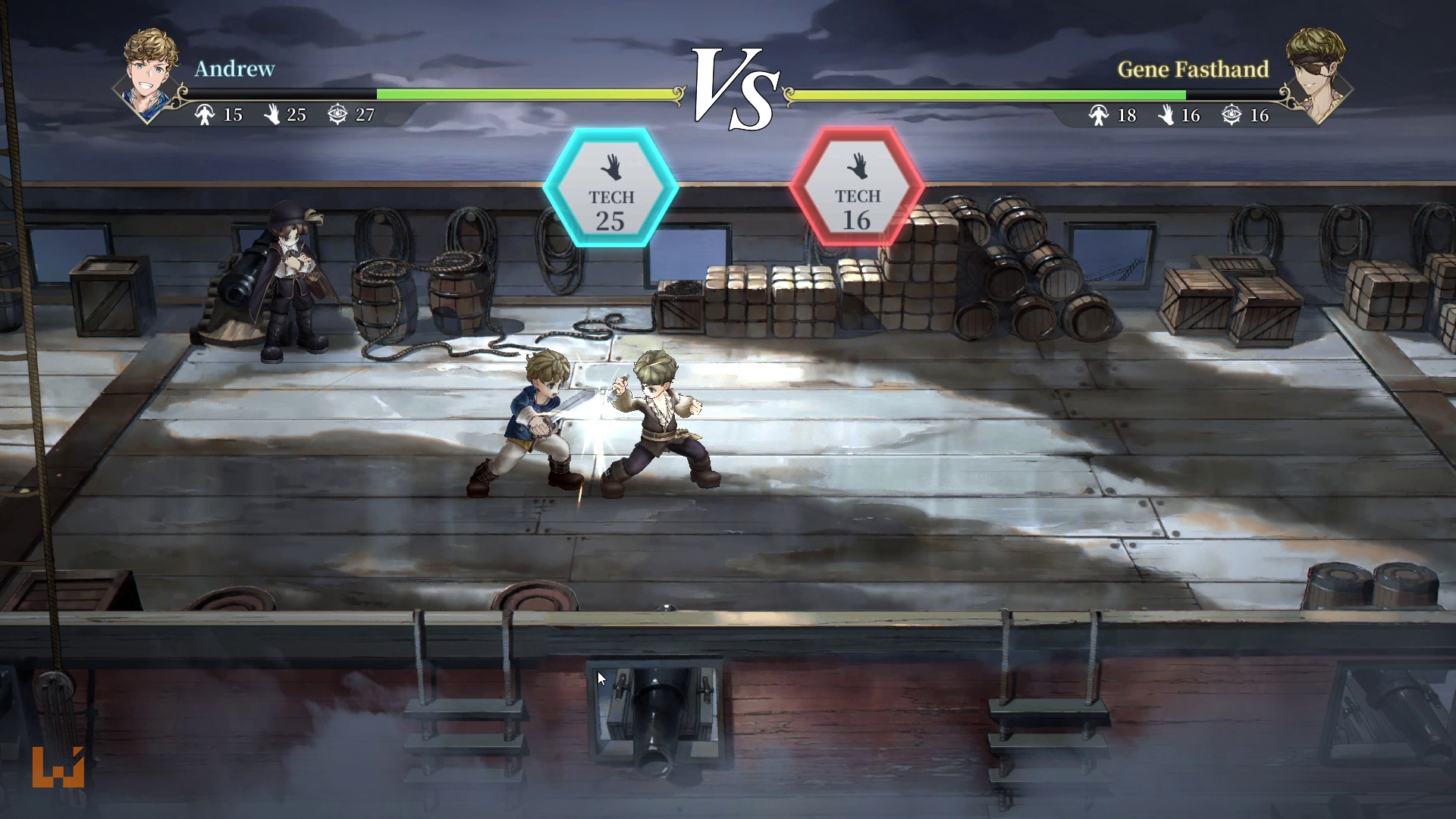Select Gene Fasthand's eyepatch portrait

point(1318,74)
